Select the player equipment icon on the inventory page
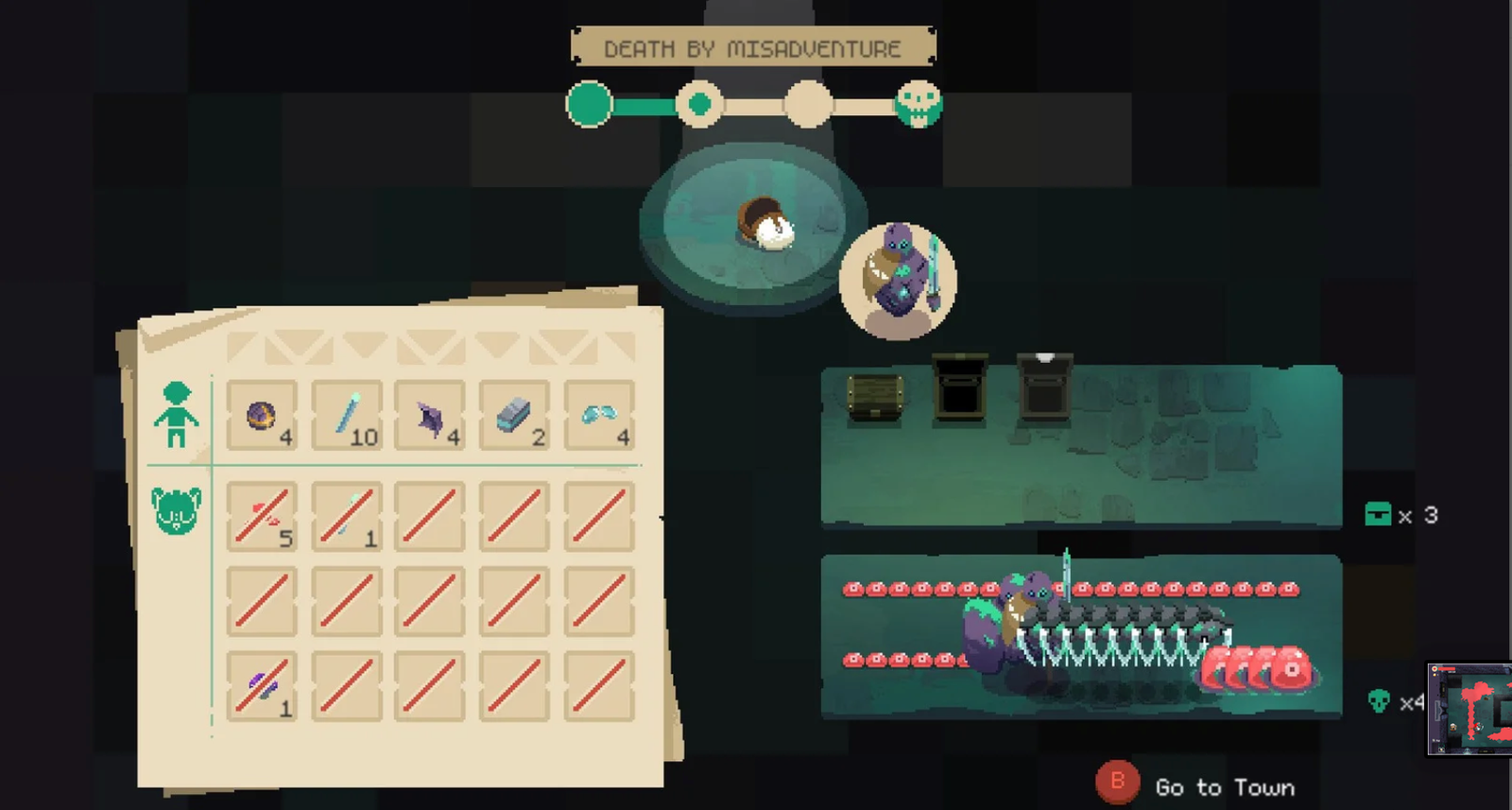Viewport: 1512px width, 810px height. [x=177, y=412]
